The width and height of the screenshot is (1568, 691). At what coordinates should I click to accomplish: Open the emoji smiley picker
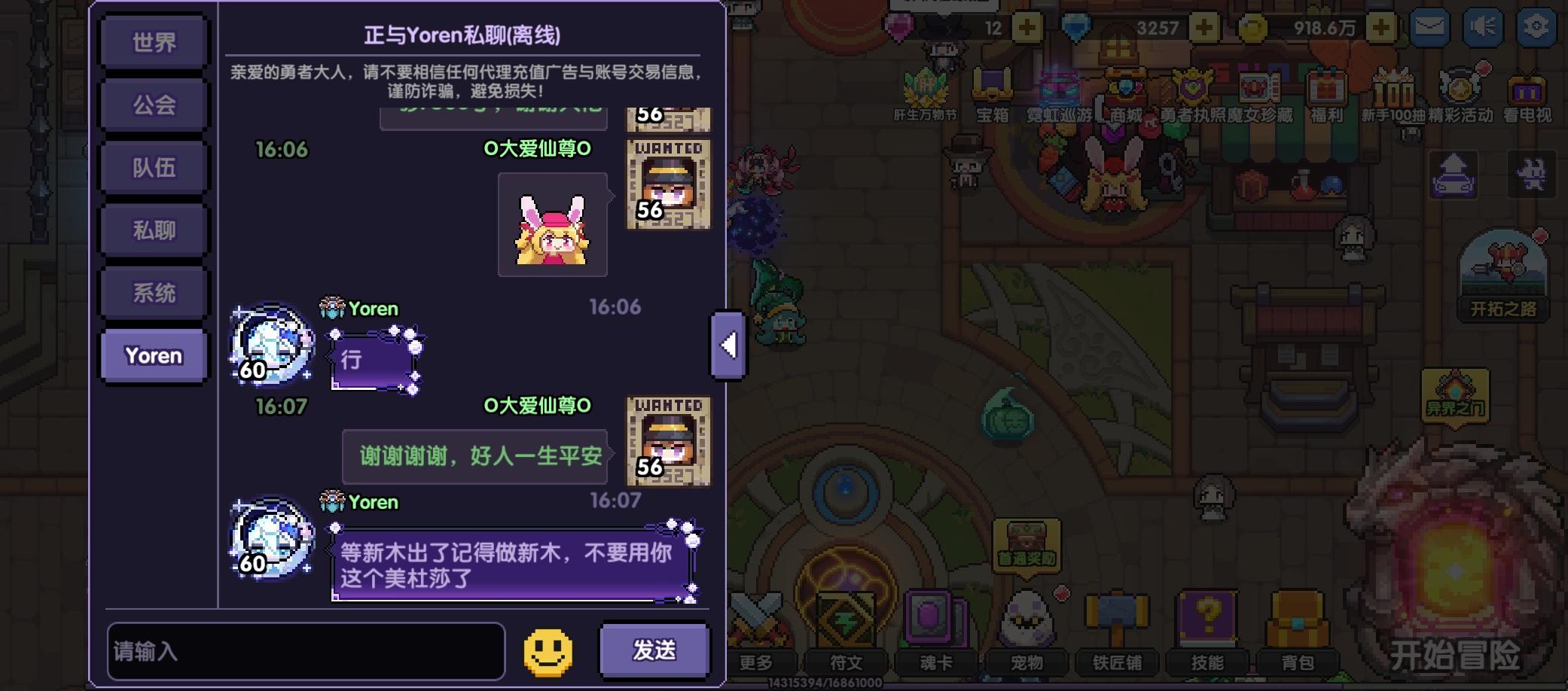point(548,653)
